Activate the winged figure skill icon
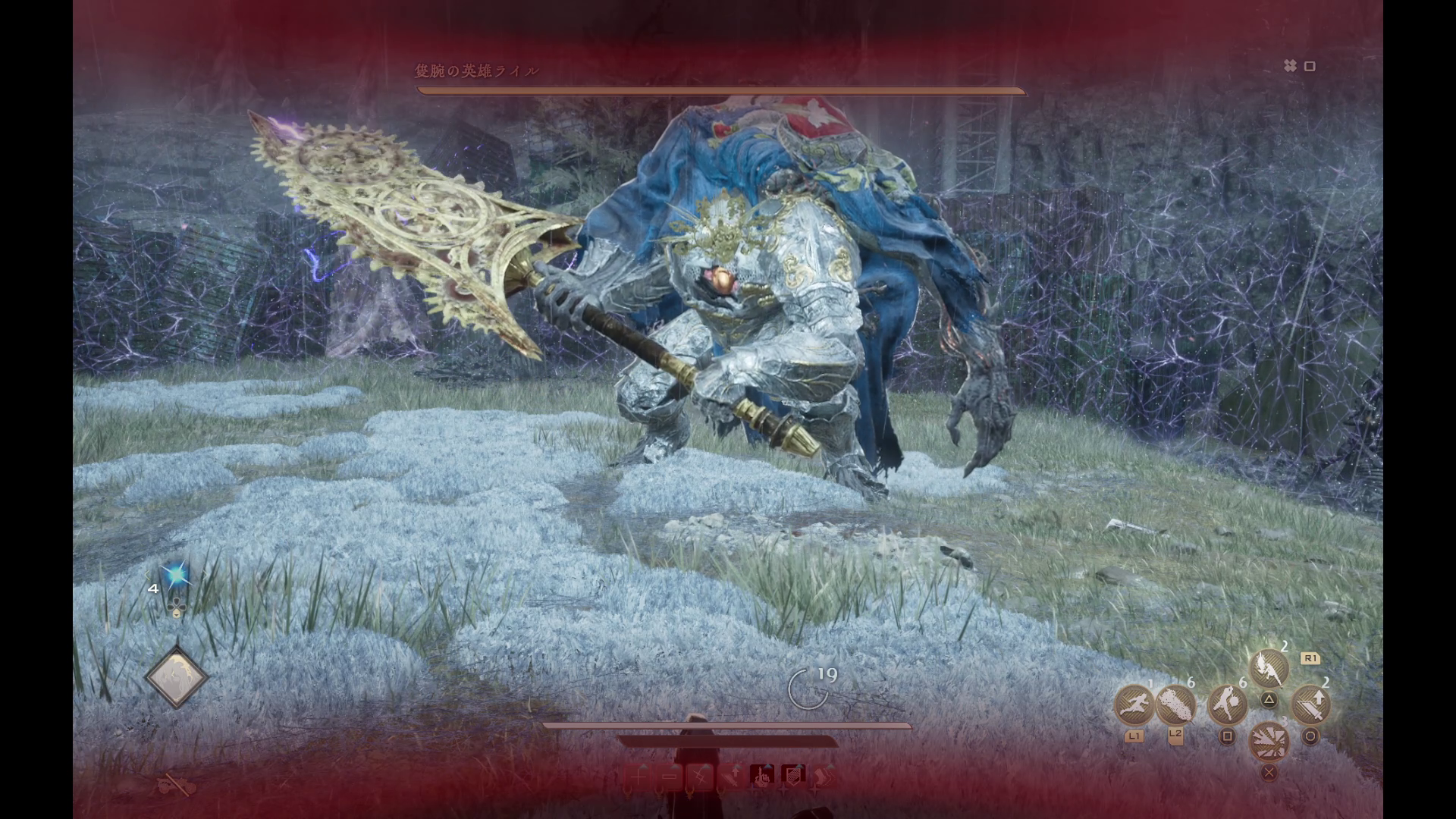The height and width of the screenshot is (819, 1456). [x=1269, y=669]
